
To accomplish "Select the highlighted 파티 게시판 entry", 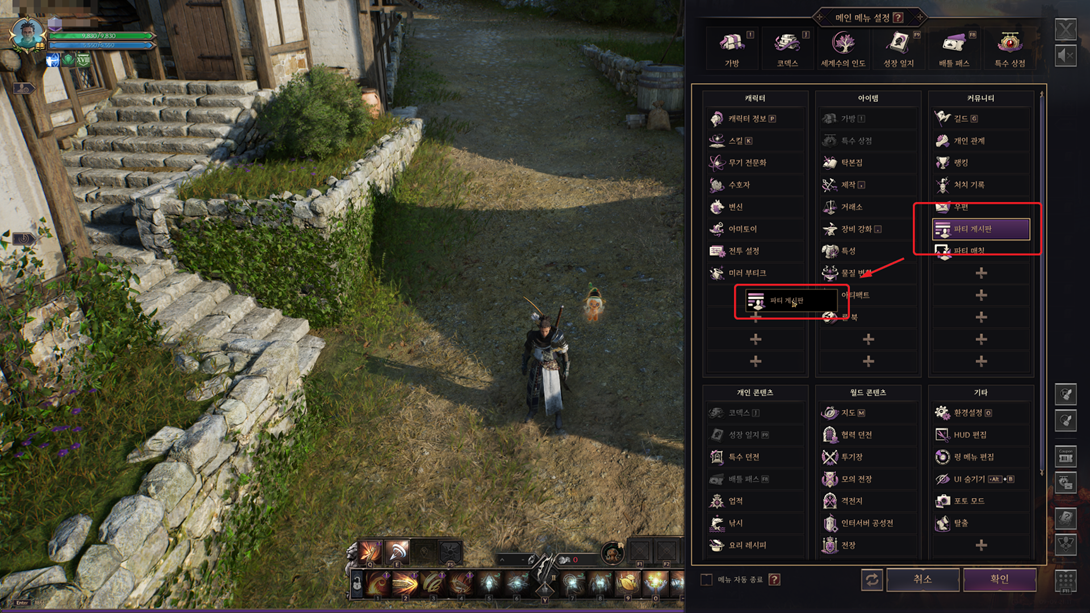I will point(980,230).
